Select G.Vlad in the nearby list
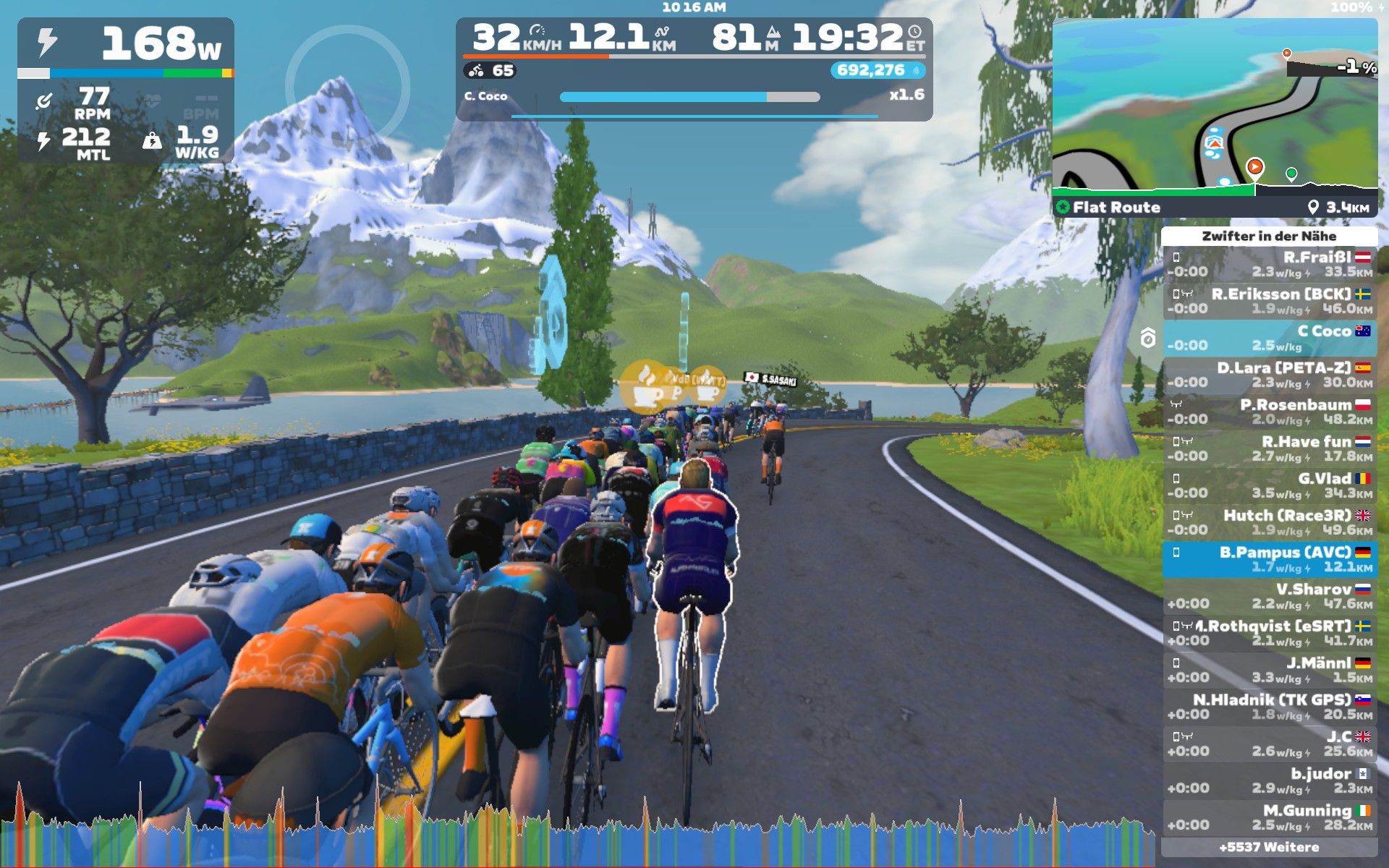 [1270, 486]
